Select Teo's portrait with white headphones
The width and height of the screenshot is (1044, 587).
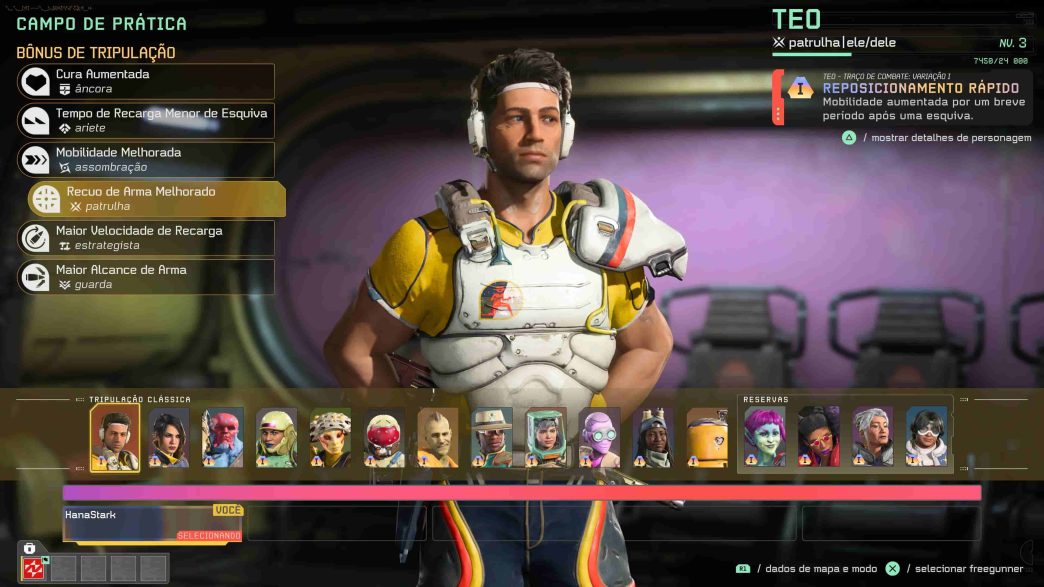click(x=115, y=437)
